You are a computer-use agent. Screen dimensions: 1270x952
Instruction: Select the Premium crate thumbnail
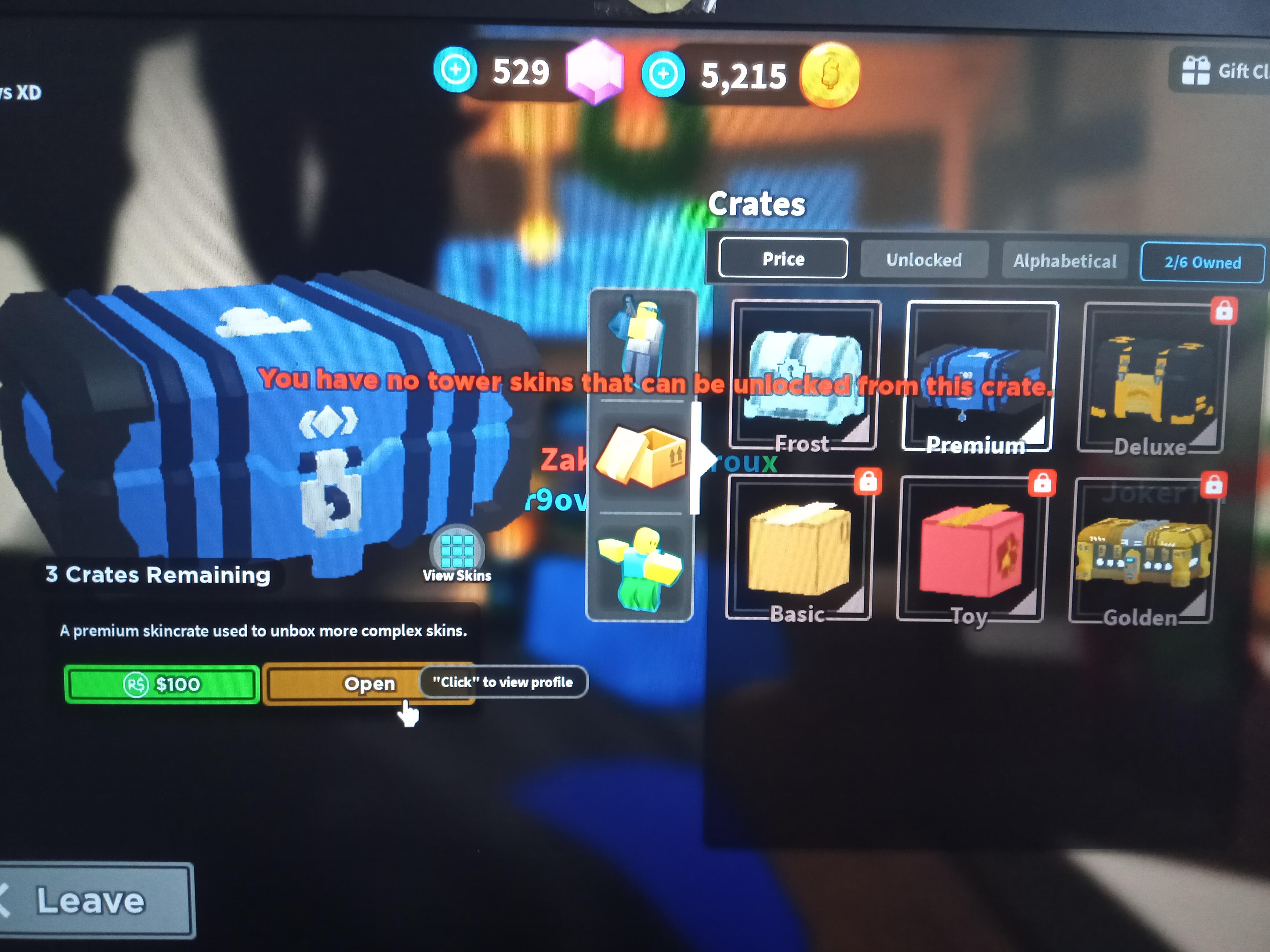982,376
